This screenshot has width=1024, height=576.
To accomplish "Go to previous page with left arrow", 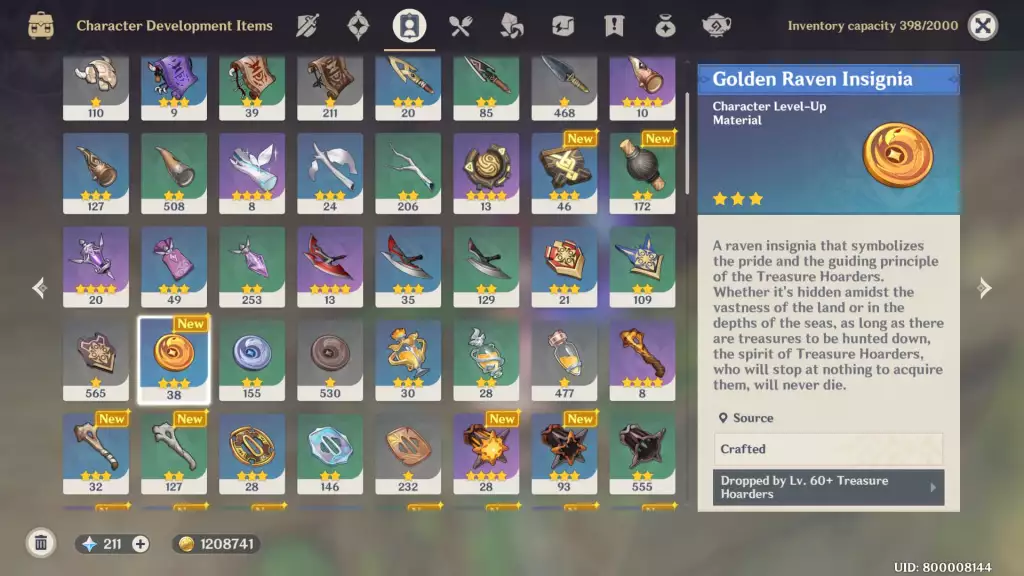I will [x=40, y=289].
